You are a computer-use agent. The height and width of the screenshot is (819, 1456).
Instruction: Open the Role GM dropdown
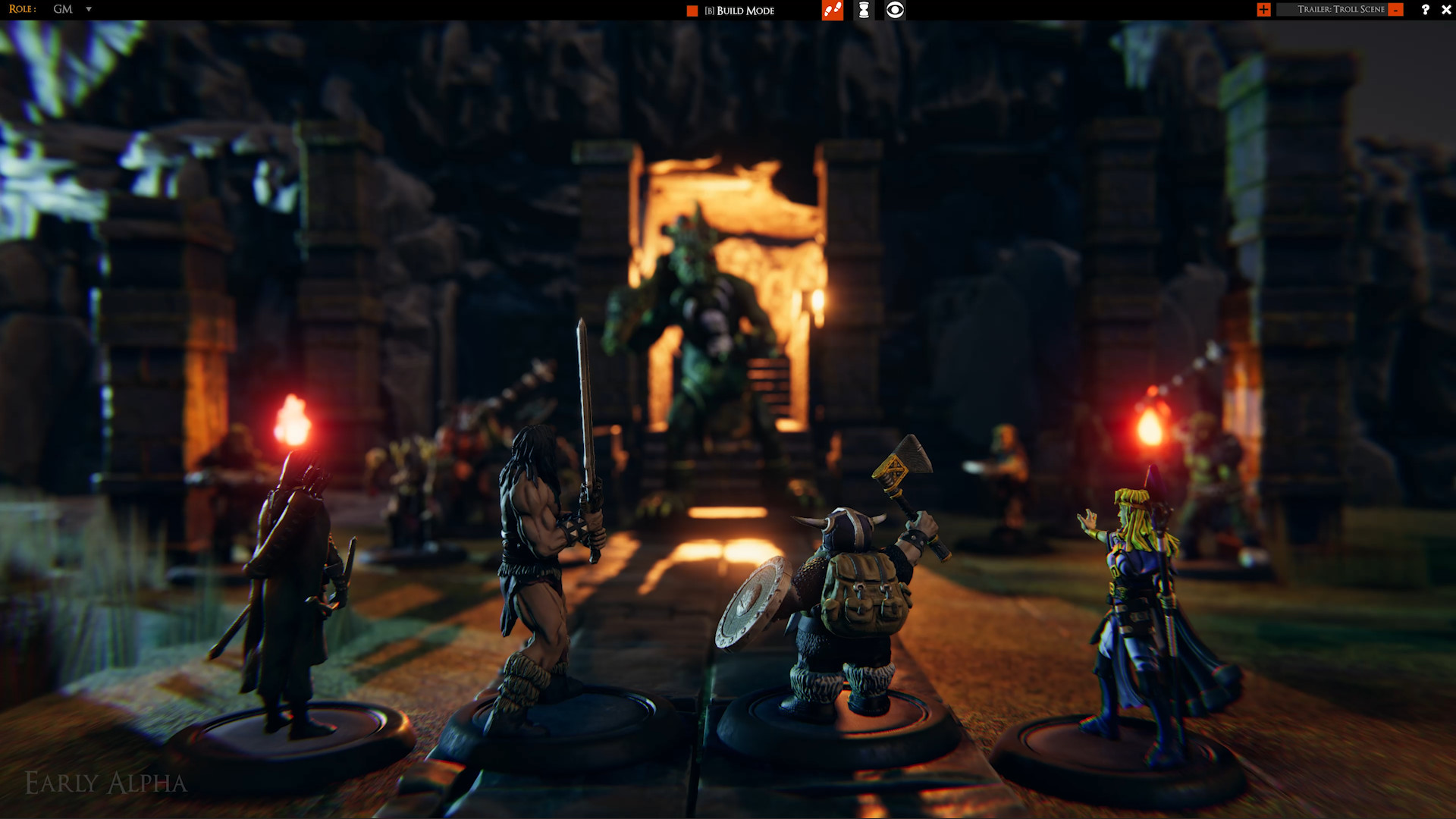pos(88,9)
